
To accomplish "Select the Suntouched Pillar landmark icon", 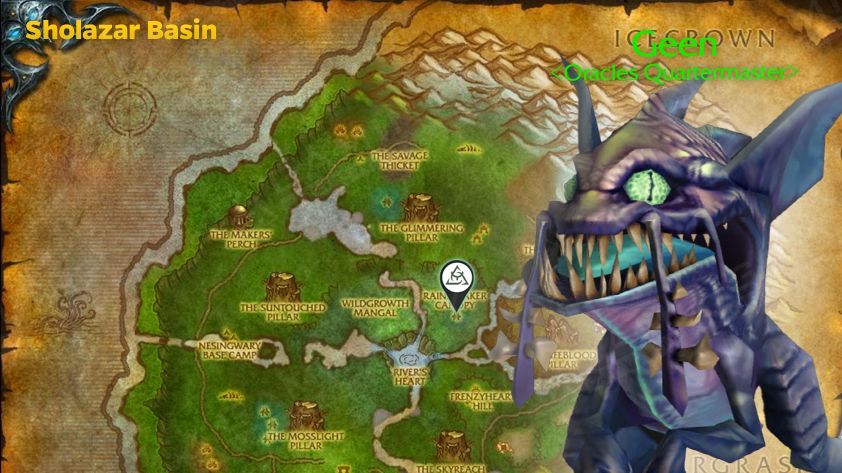I will point(281,289).
